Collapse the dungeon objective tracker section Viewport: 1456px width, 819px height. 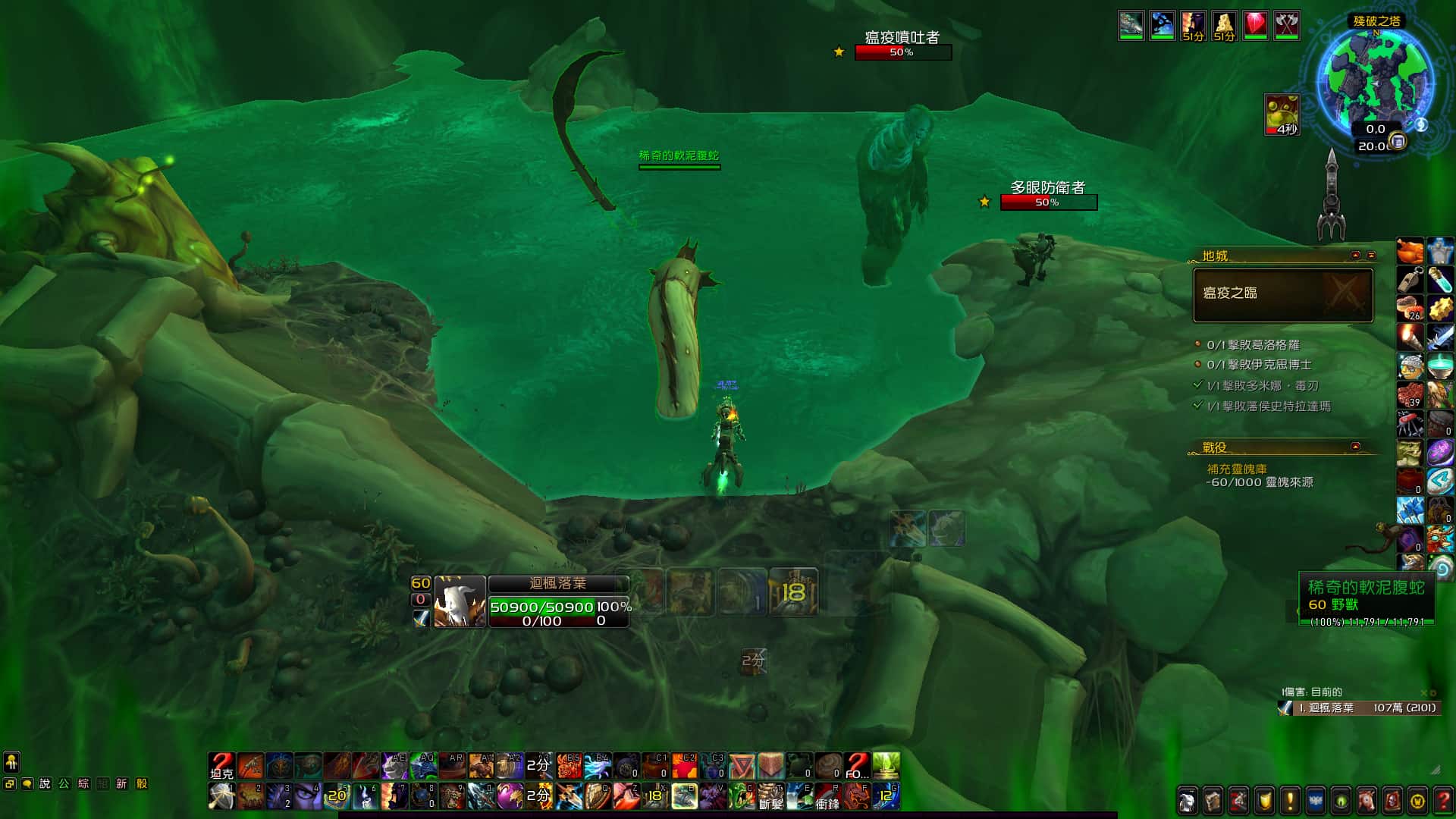click(x=1355, y=256)
